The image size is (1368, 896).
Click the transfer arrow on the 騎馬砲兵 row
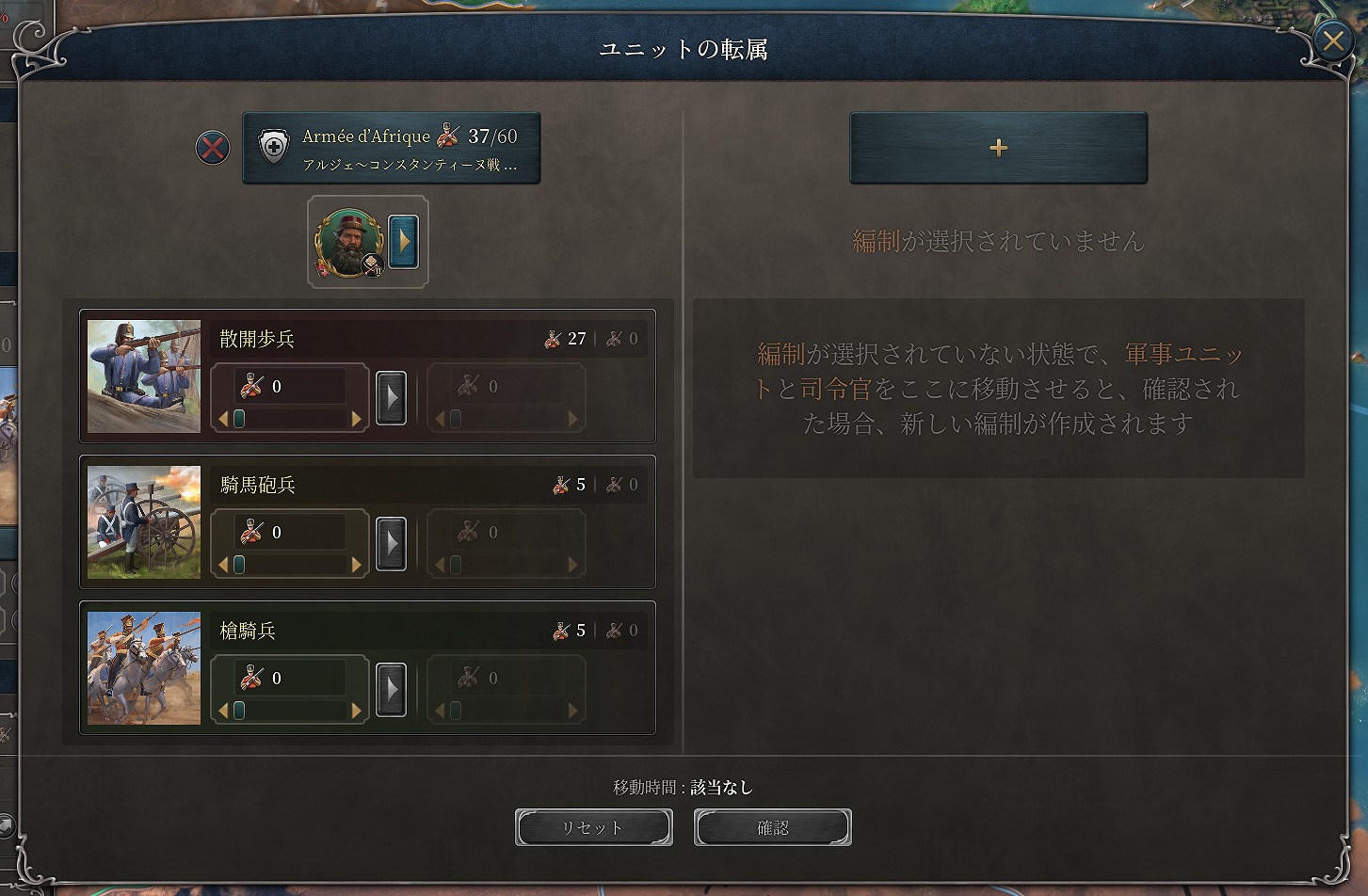click(x=392, y=543)
